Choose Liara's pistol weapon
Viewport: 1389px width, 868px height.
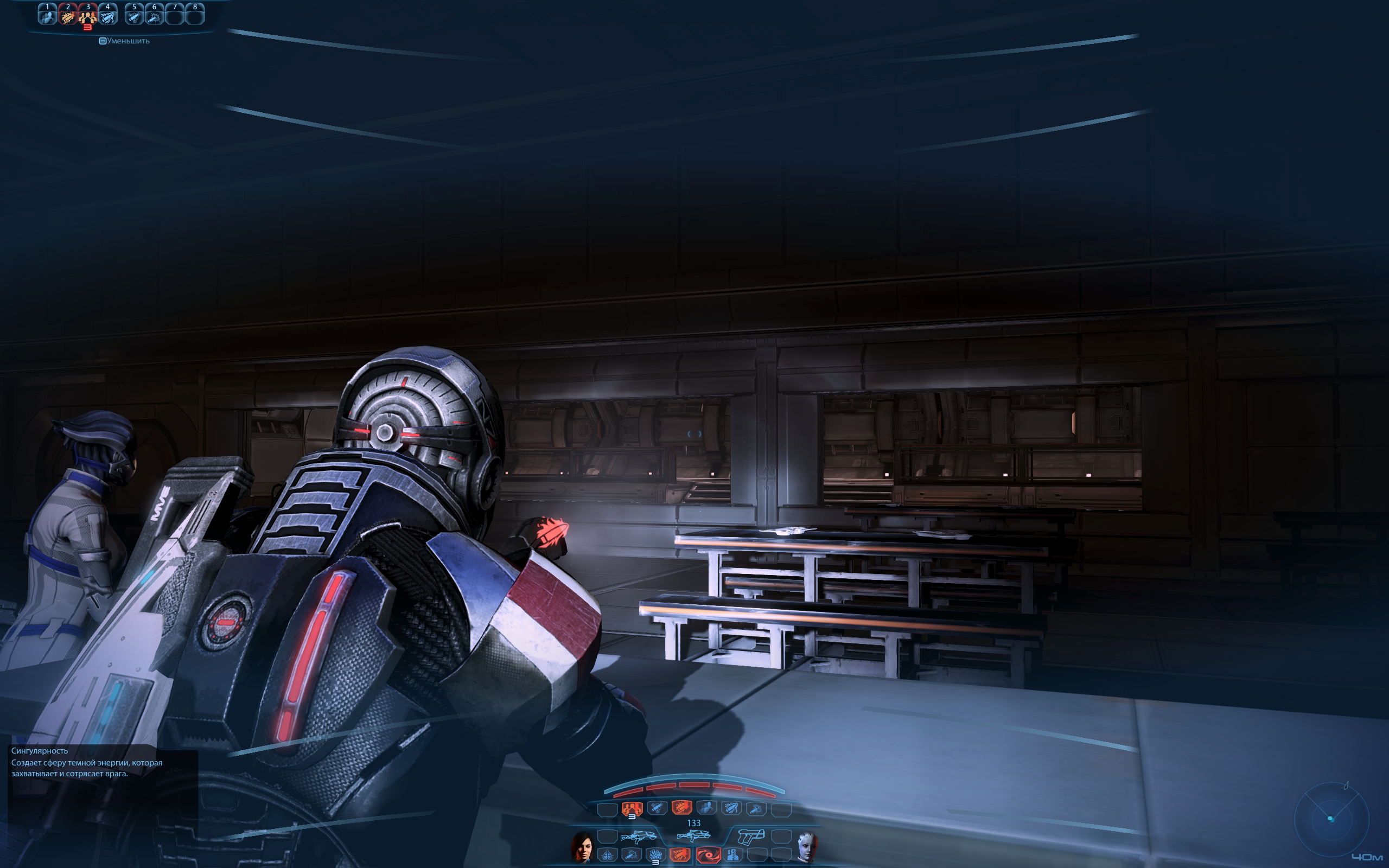[751, 836]
